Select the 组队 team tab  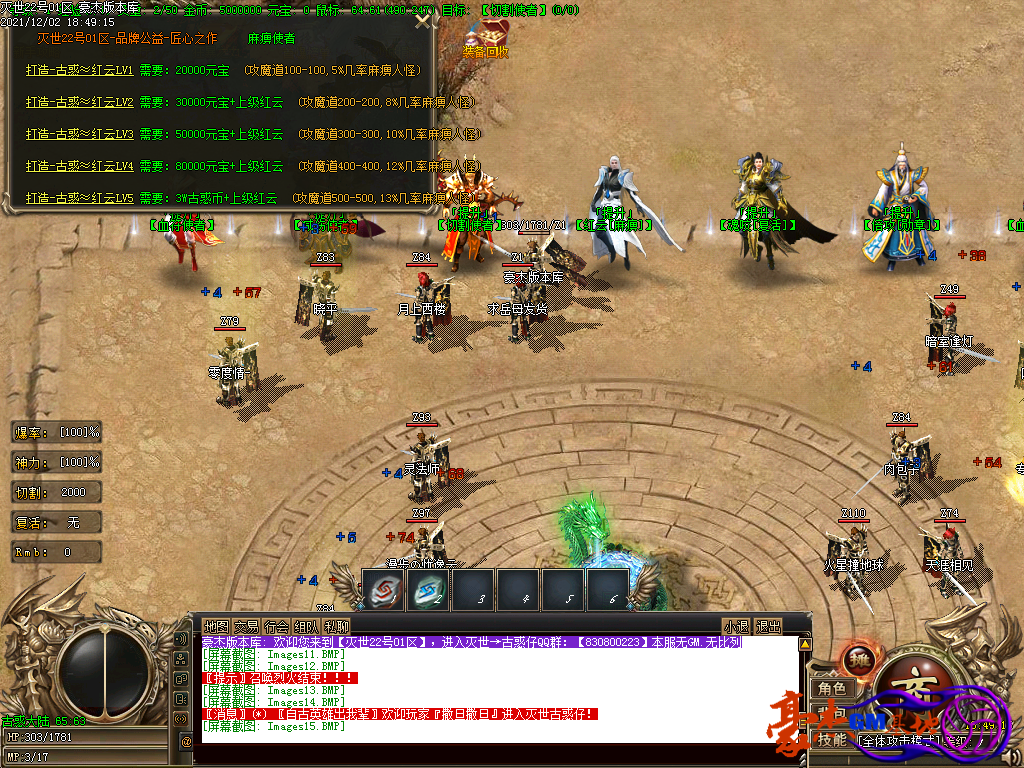pyautogui.click(x=306, y=626)
